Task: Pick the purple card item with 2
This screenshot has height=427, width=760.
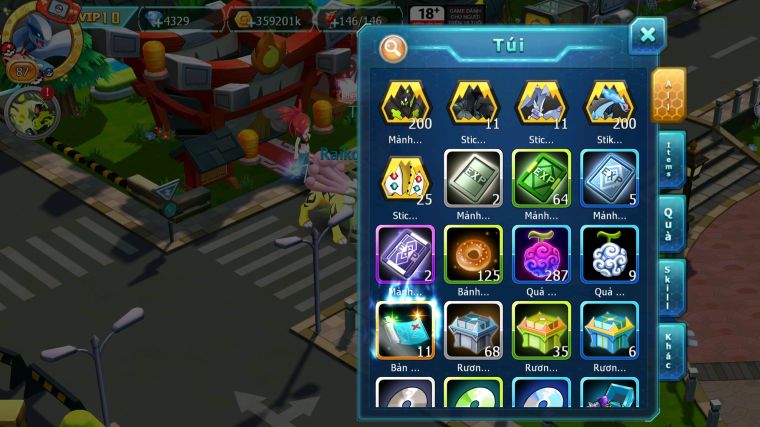Action: point(405,255)
